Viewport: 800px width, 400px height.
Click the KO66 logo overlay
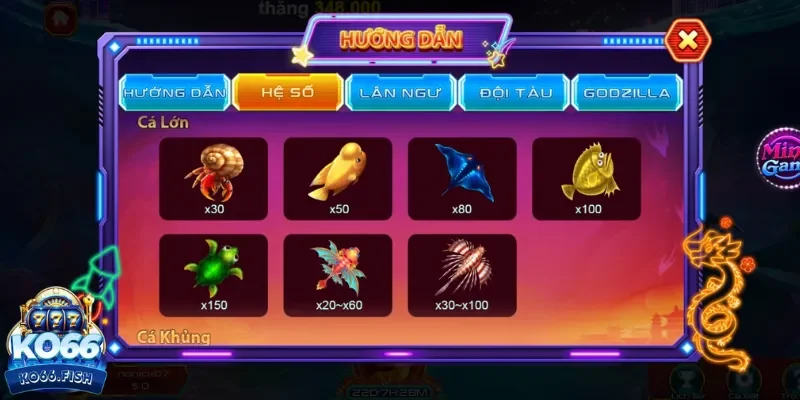(x=56, y=345)
